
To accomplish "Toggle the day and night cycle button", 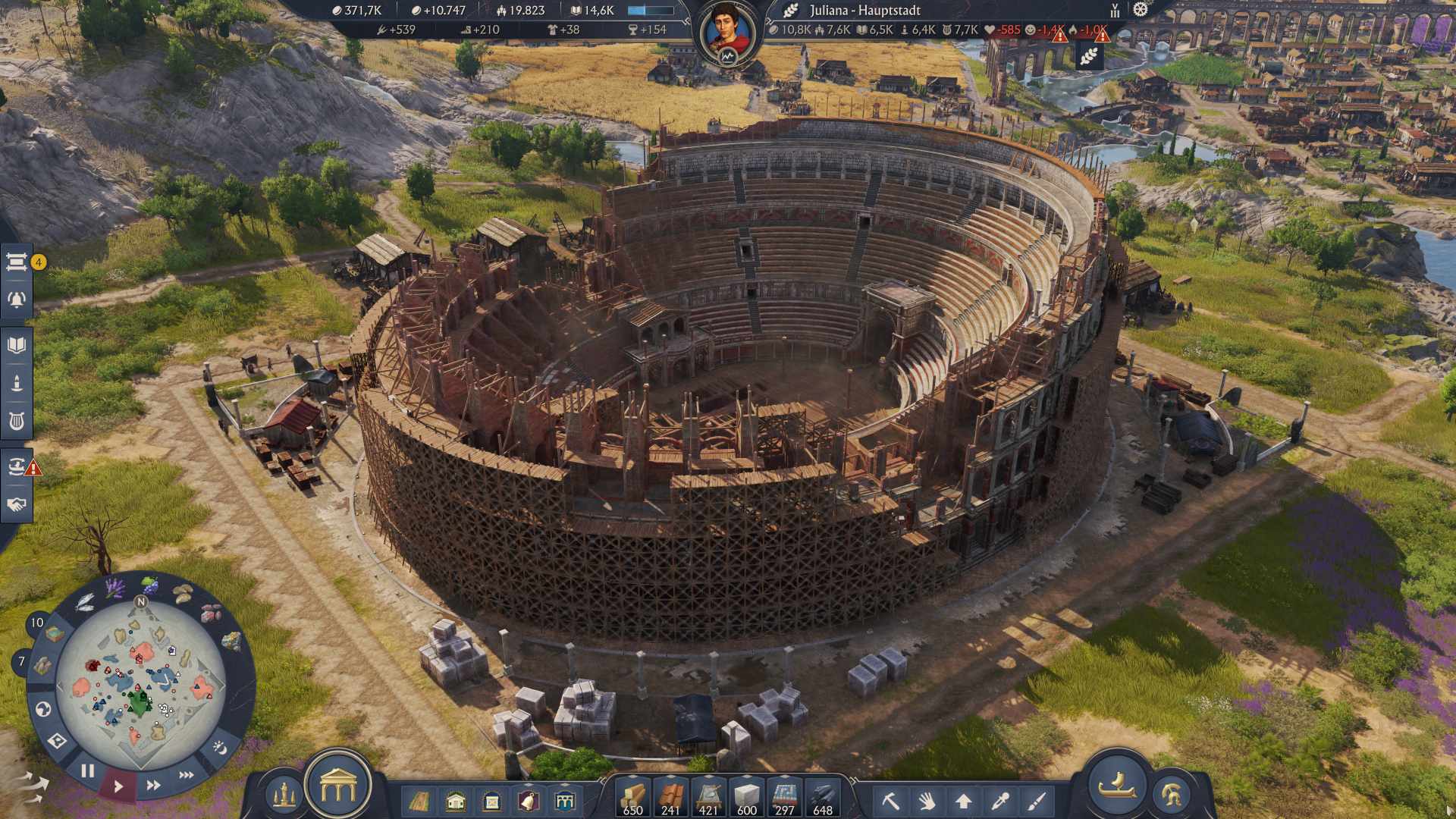I will tap(220, 748).
